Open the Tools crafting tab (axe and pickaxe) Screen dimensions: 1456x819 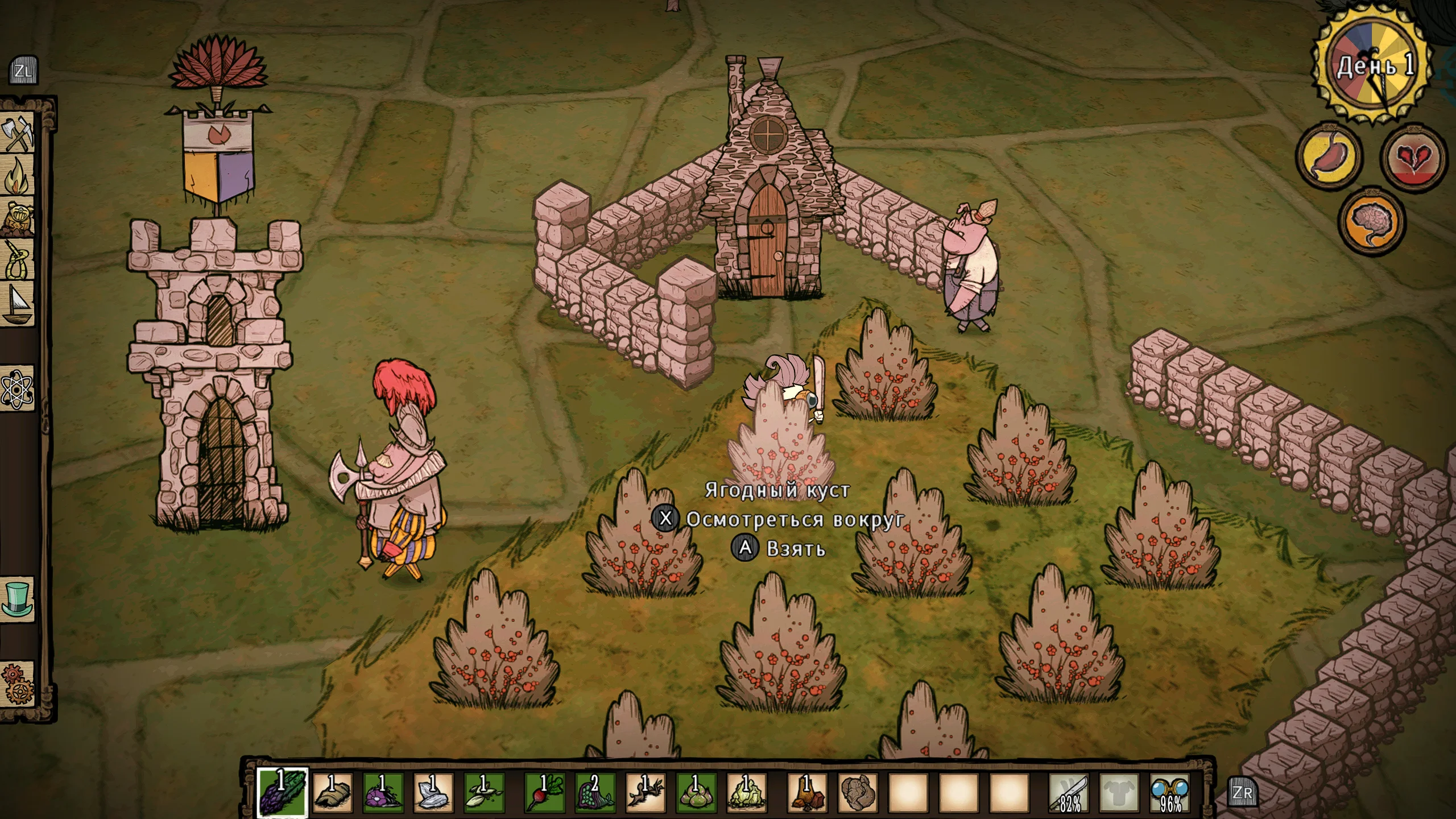(x=19, y=134)
